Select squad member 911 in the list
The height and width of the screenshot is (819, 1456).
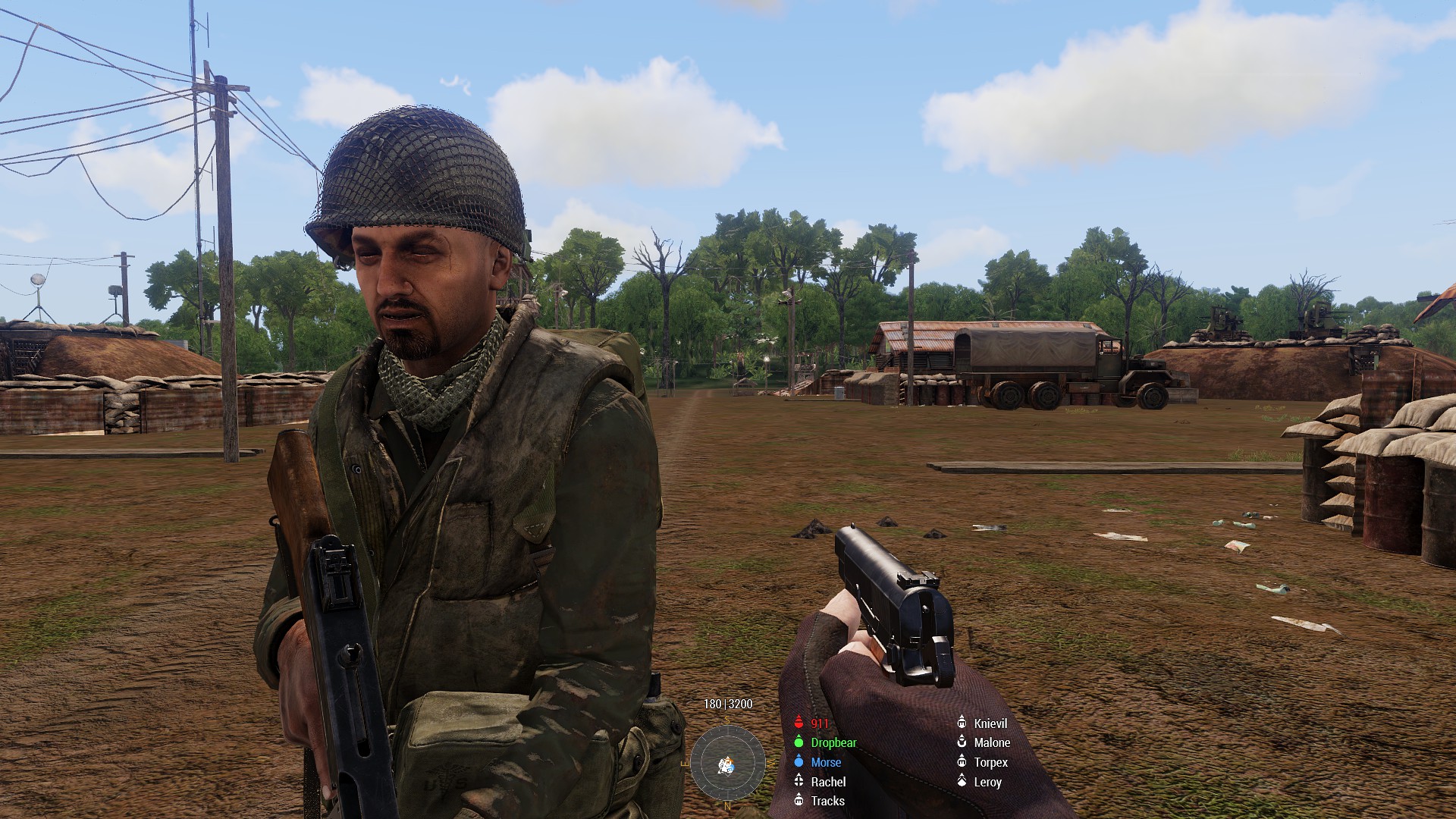click(x=819, y=723)
